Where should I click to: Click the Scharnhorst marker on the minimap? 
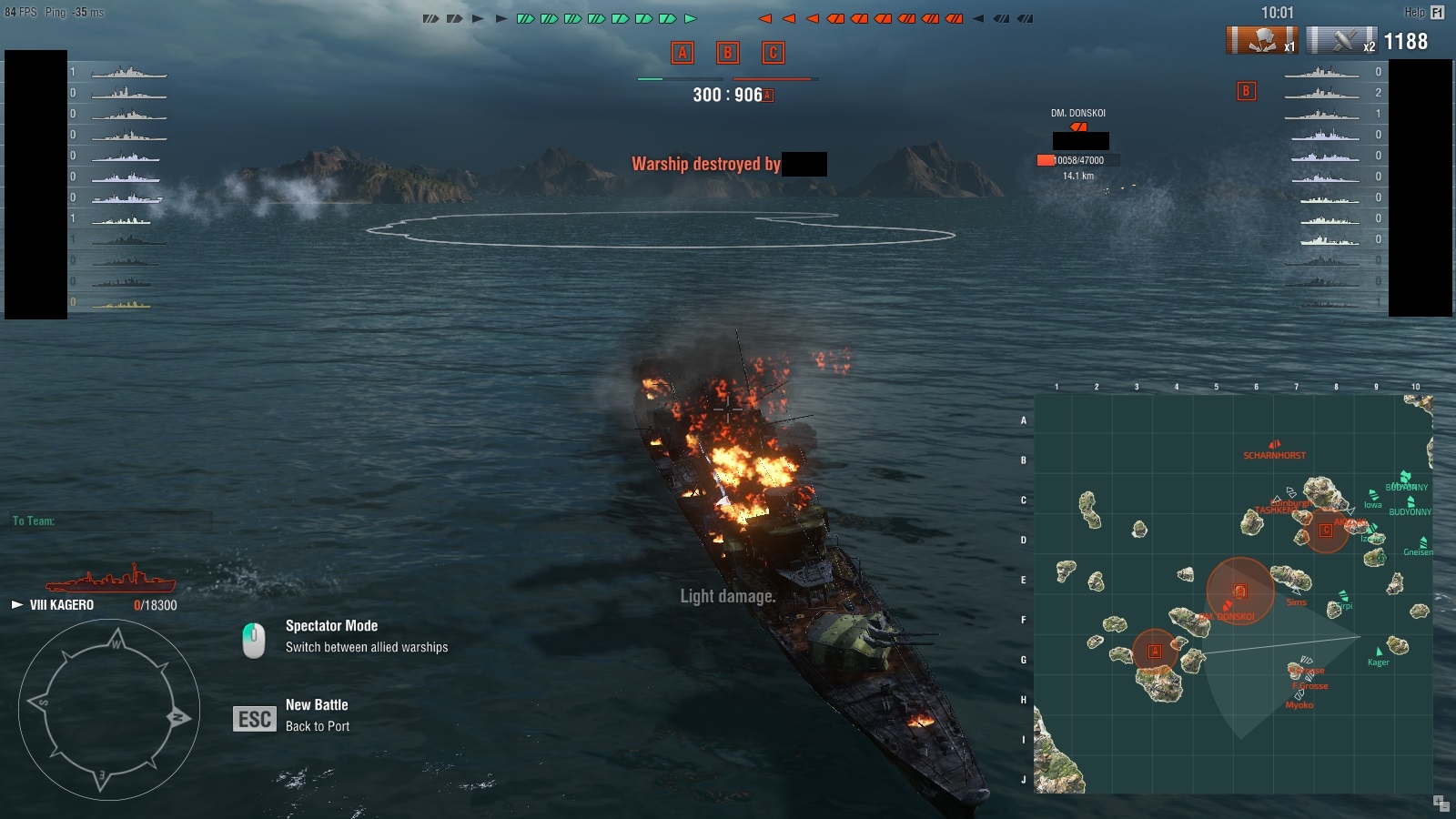1274,445
